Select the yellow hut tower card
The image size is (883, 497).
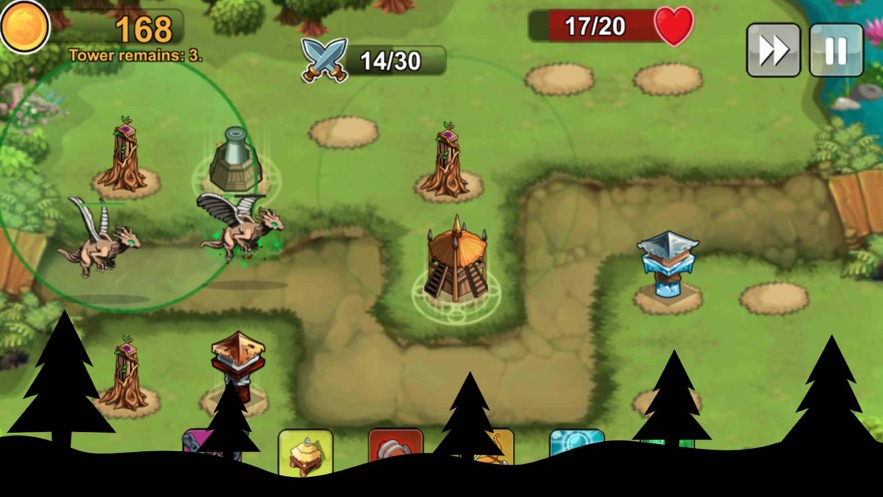305,450
